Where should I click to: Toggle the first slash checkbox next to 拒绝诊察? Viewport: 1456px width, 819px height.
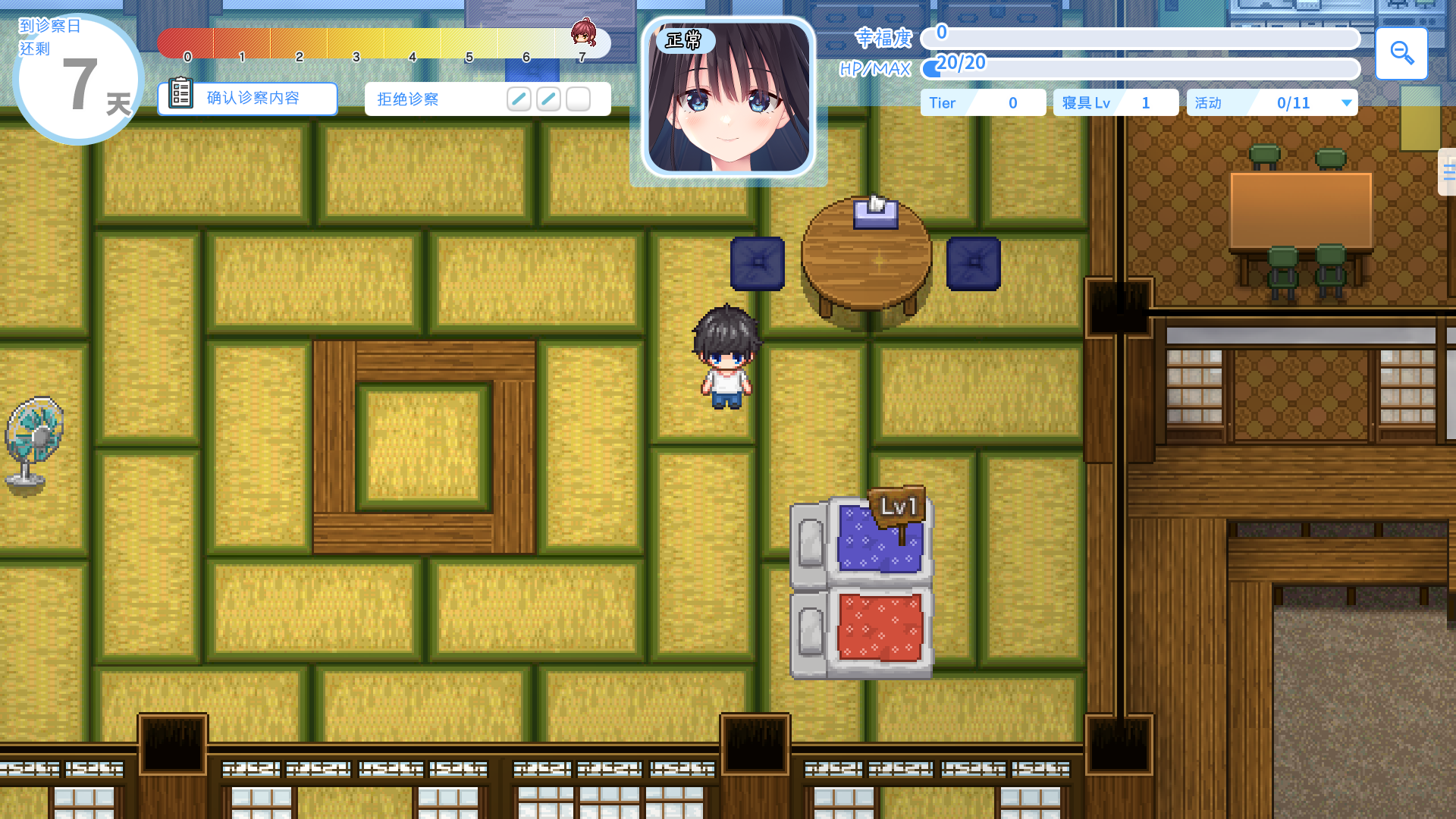pos(519,99)
